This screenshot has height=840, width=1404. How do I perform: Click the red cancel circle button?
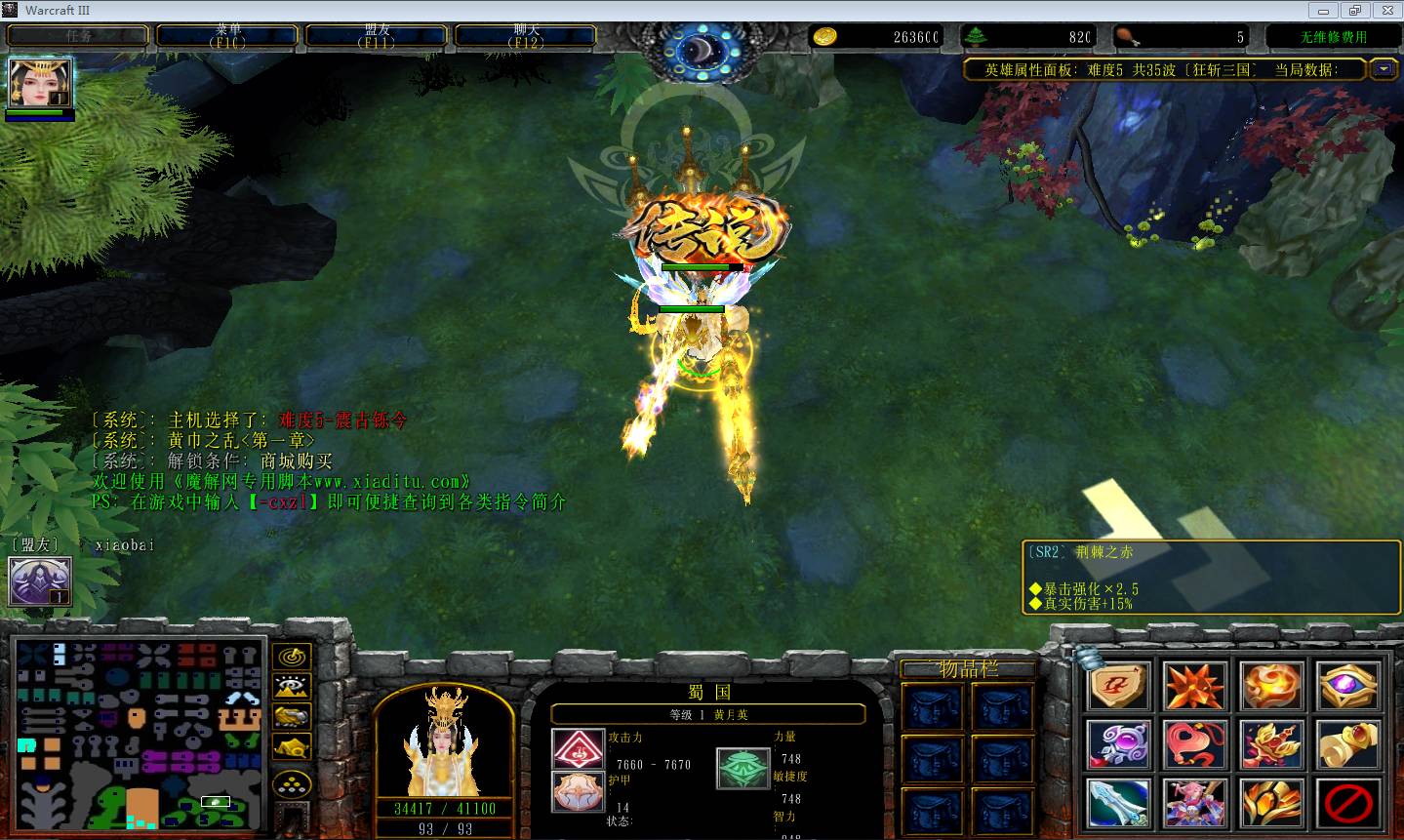1349,803
